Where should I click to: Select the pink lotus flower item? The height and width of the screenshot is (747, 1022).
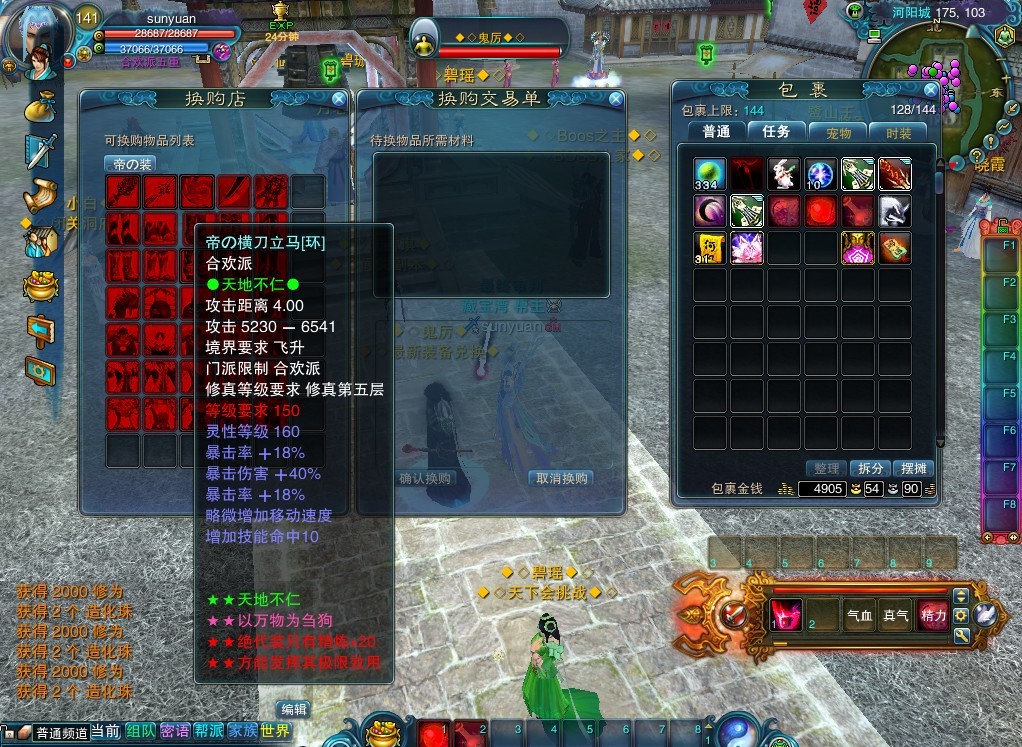tap(747, 247)
